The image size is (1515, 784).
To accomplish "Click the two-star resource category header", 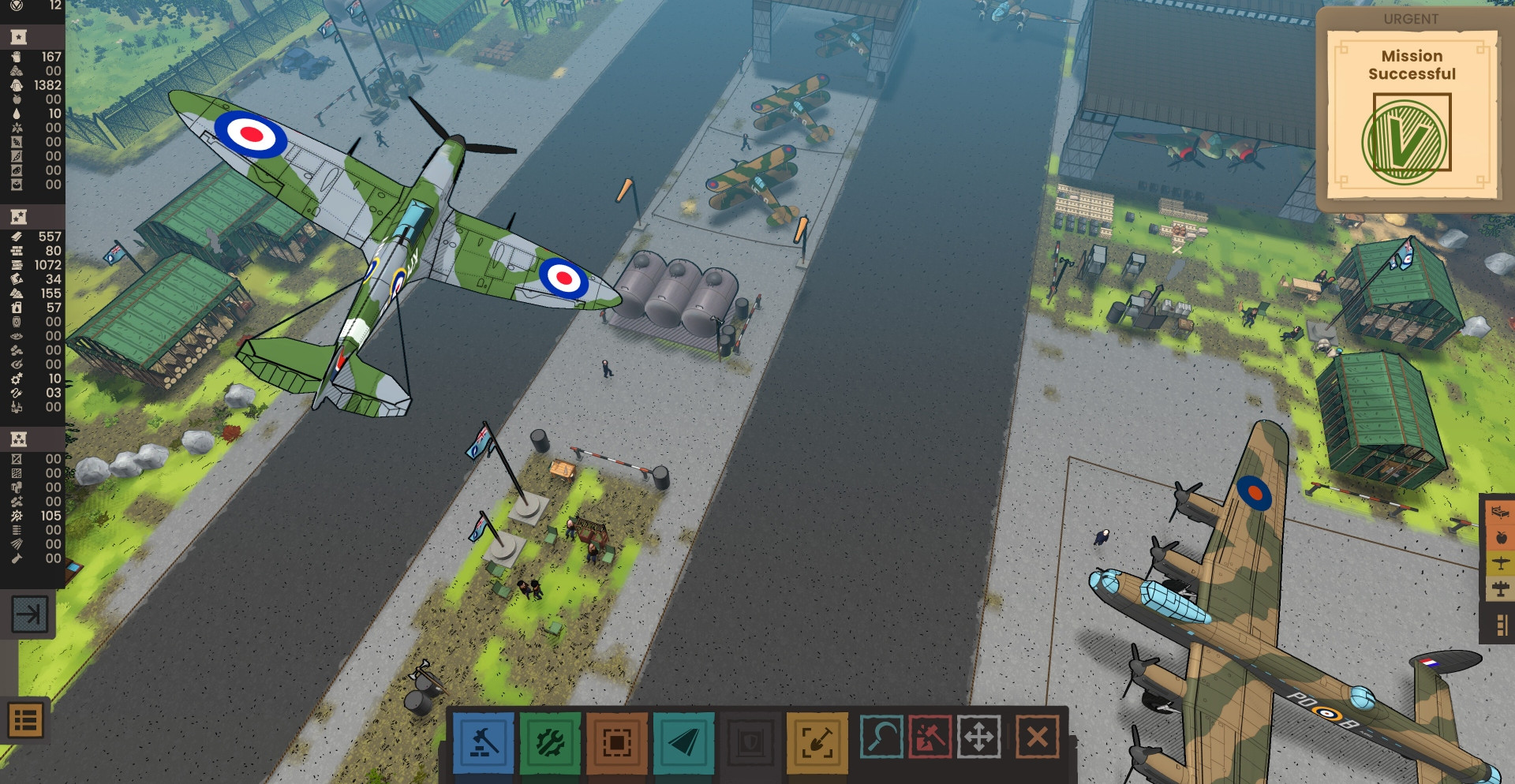I will click(x=18, y=217).
